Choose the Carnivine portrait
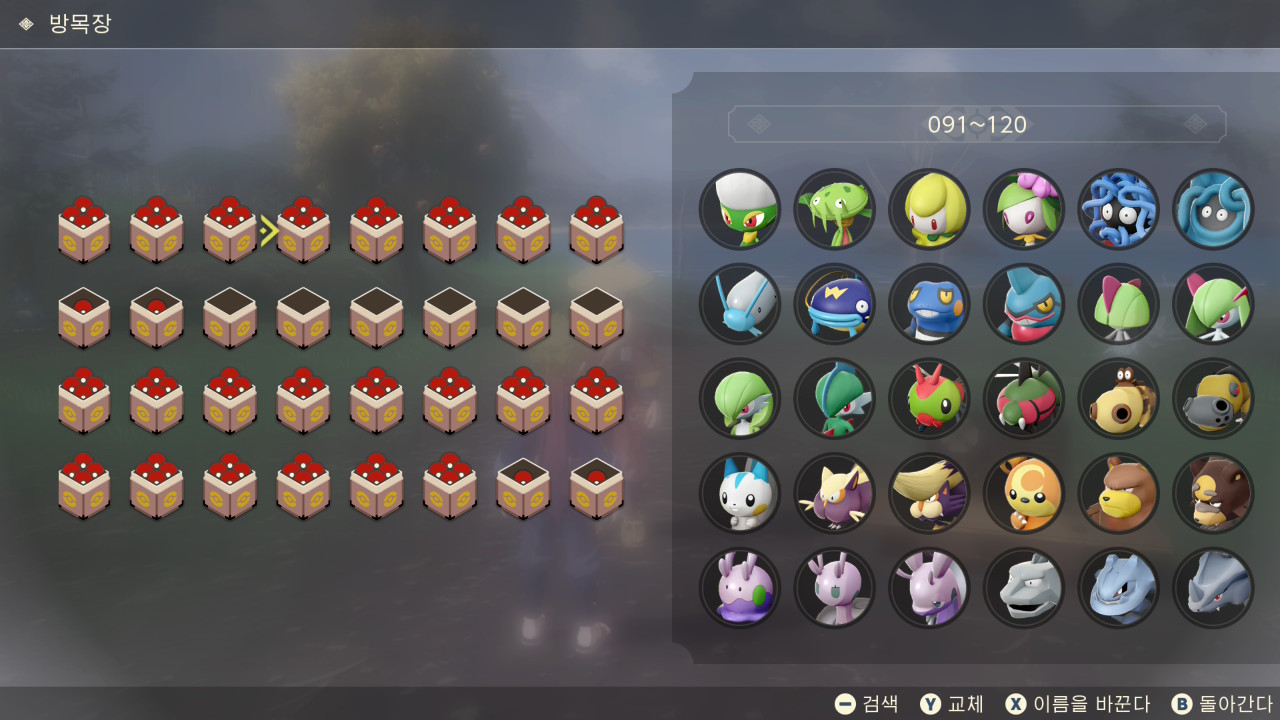This screenshot has height=720, width=1280. coord(834,209)
